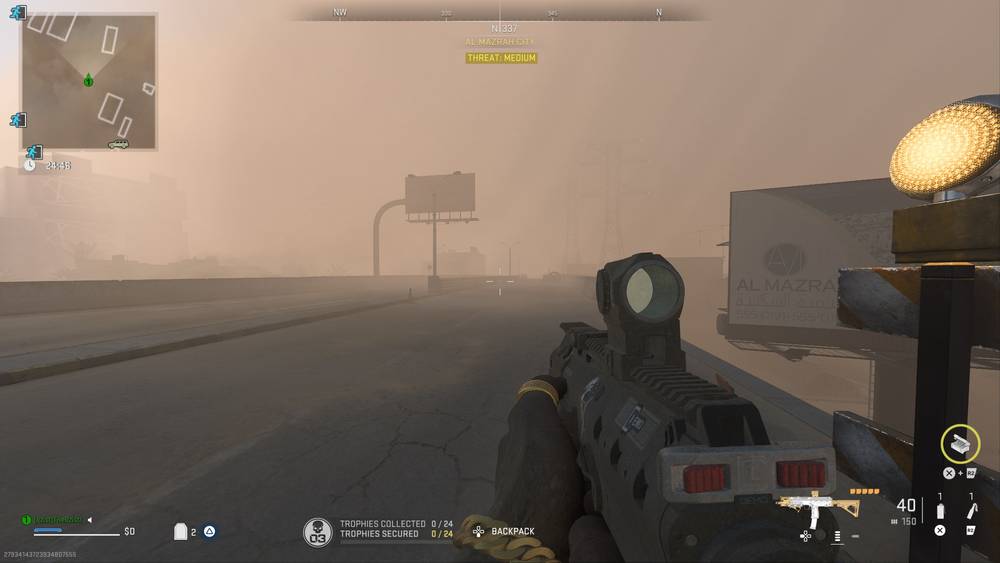Open the minimap
This screenshot has width=1000, height=563.
89,81
